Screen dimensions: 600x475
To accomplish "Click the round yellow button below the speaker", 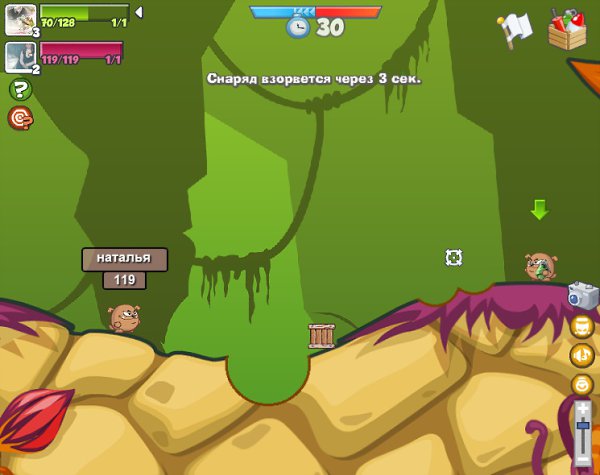I will 582,384.
